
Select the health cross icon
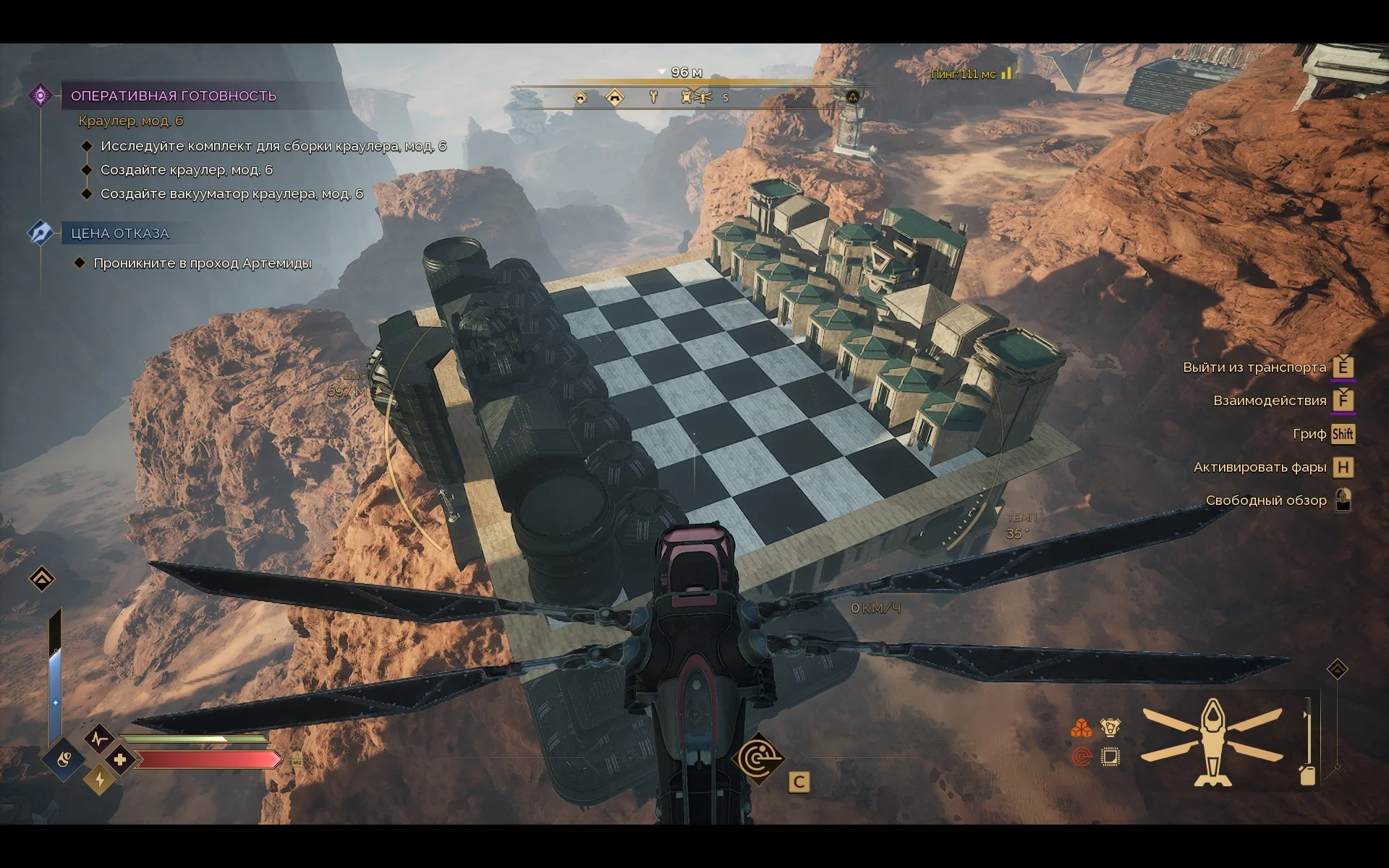point(120,759)
